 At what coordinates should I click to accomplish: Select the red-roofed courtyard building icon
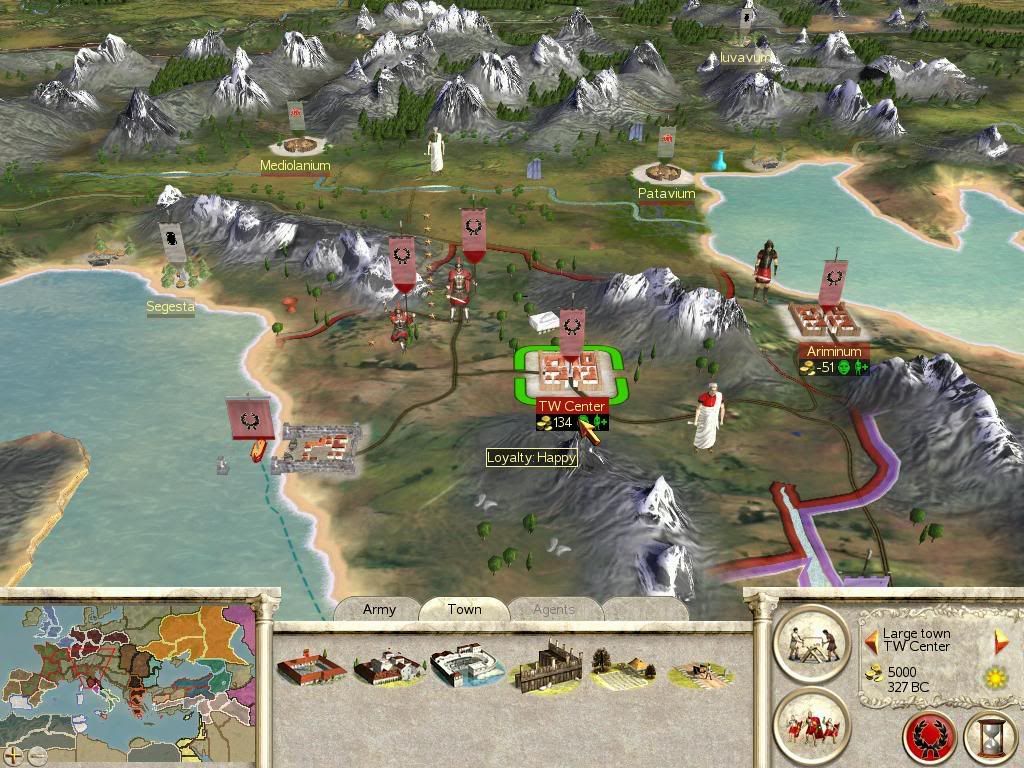(311, 669)
